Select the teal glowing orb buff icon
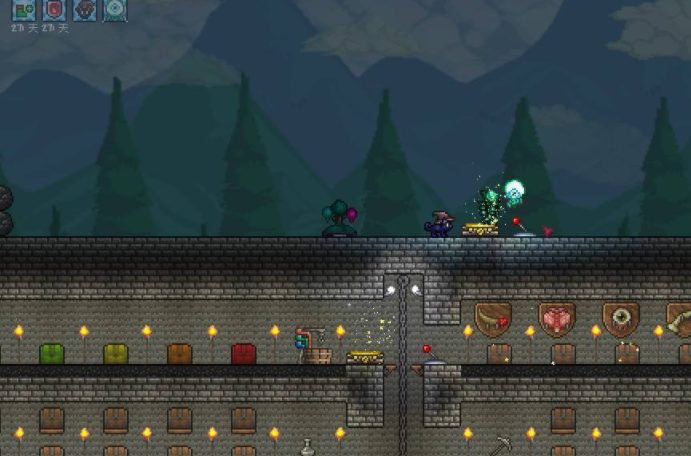The height and width of the screenshot is (456, 691). (116, 10)
